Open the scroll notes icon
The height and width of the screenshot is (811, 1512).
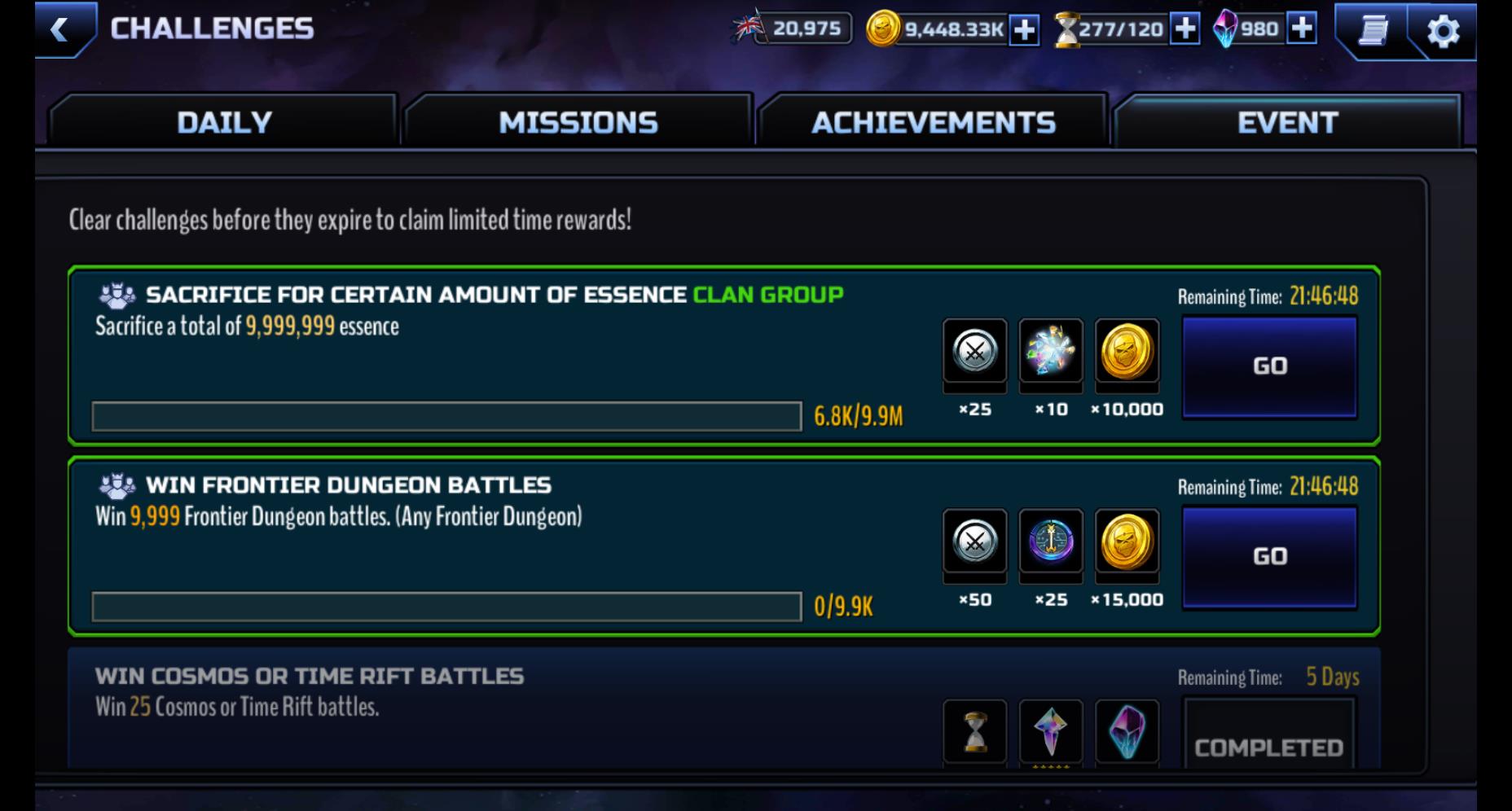click(1373, 31)
